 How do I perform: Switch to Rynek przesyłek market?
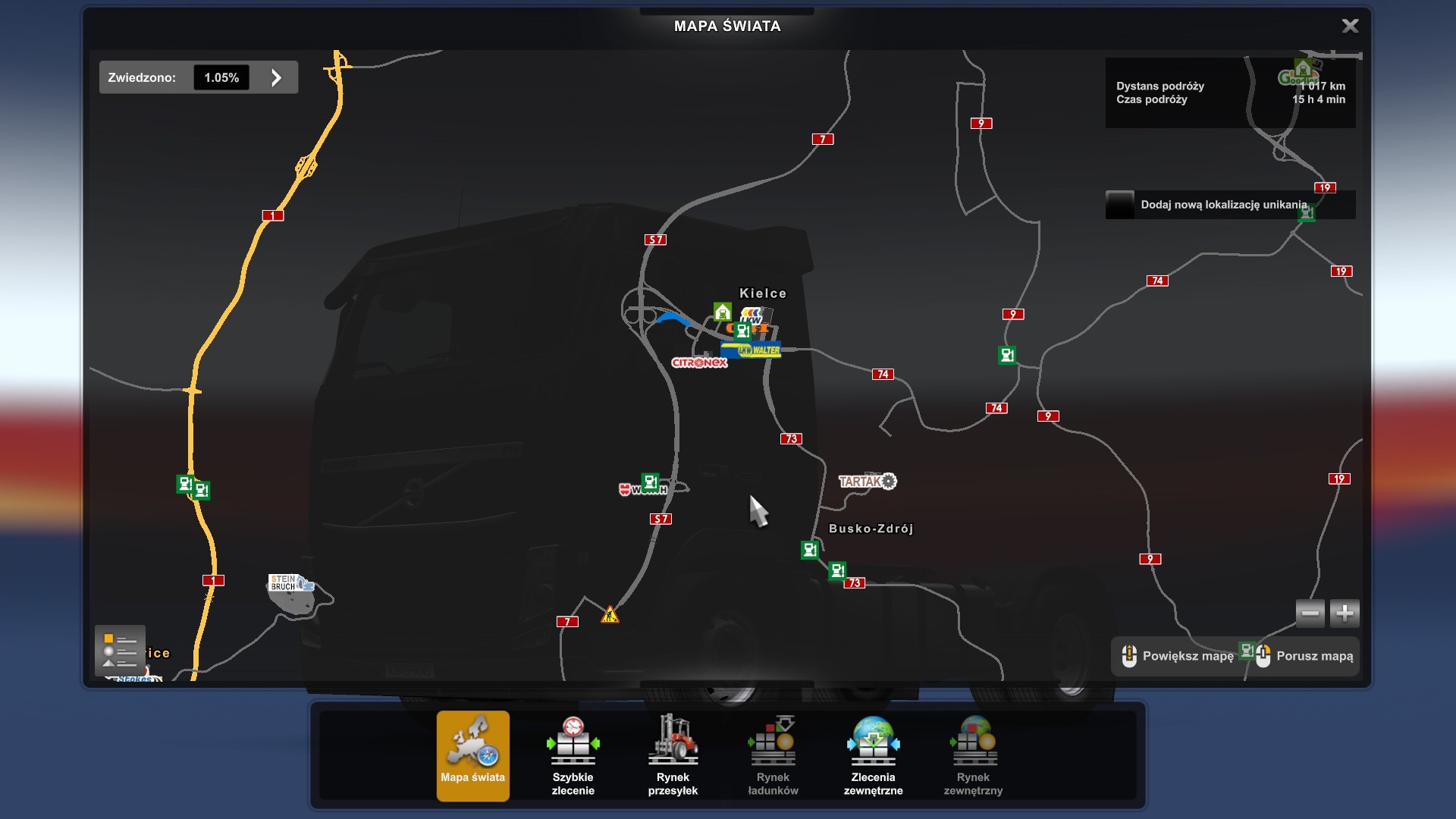[673, 755]
